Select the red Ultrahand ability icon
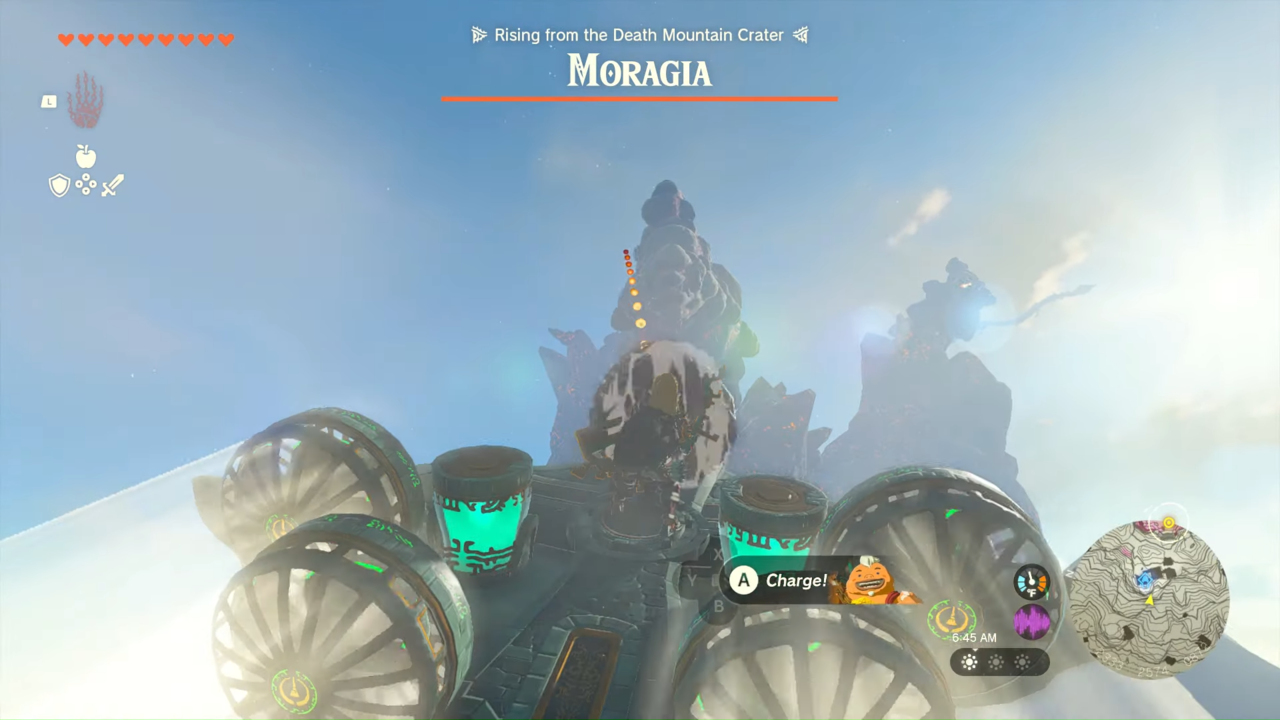Image resolution: width=1280 pixels, height=720 pixels. point(85,97)
